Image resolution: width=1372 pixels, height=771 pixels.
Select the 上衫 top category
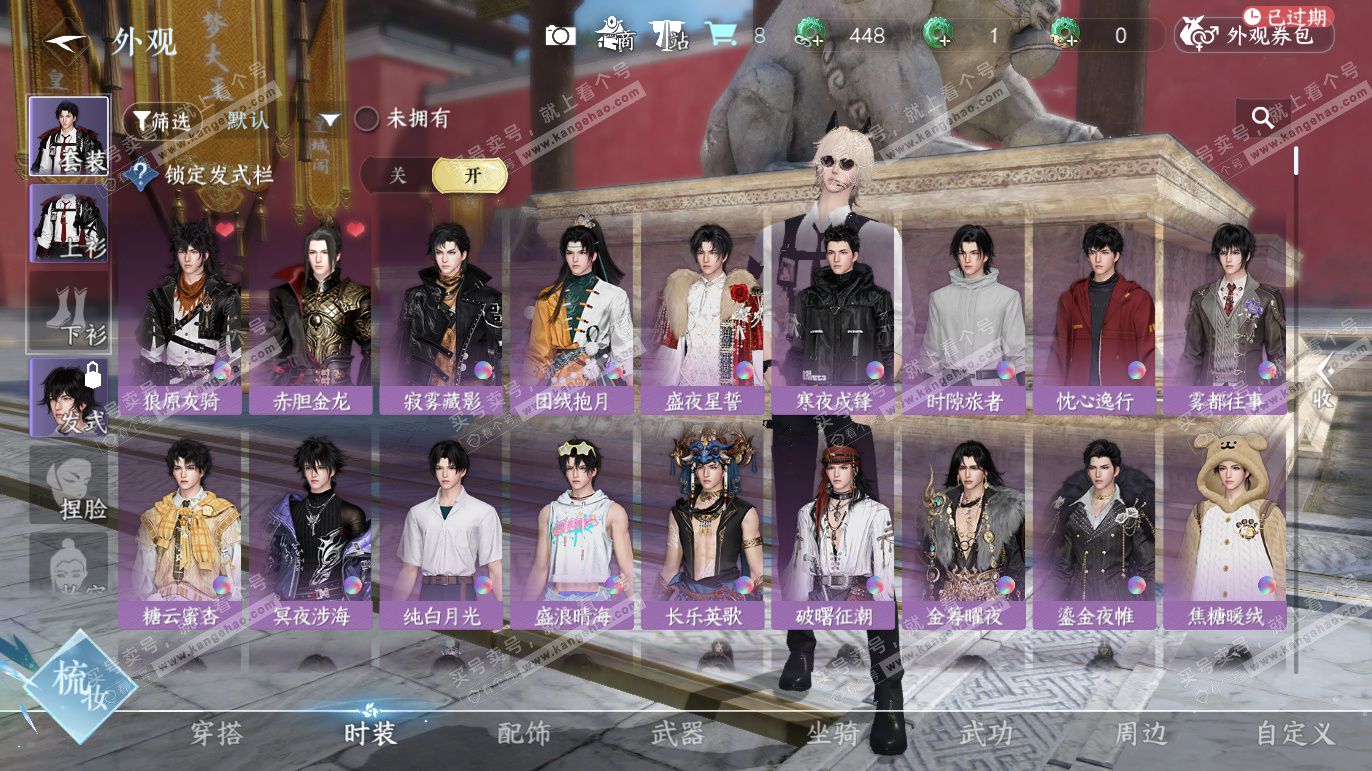(68, 224)
